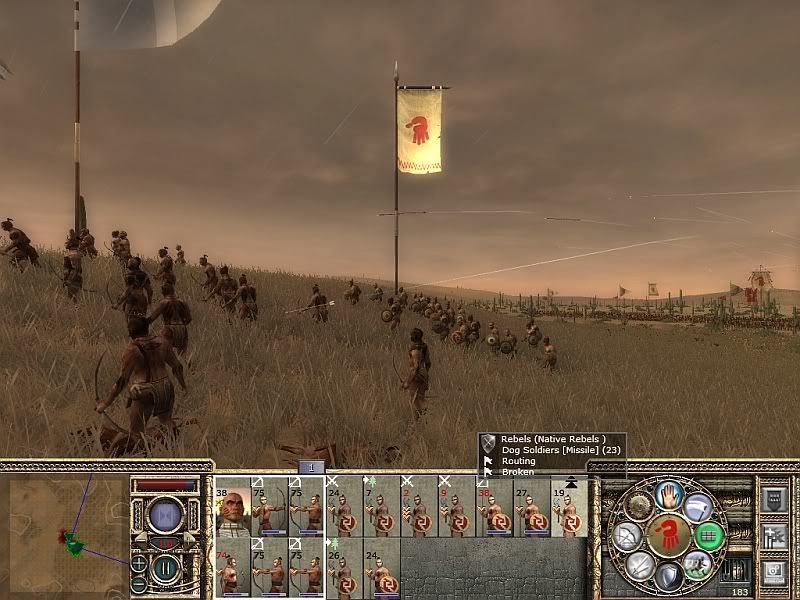Image resolution: width=800 pixels, height=600 pixels.
Task: Click the red hand faction emblem
Action: (668, 536)
